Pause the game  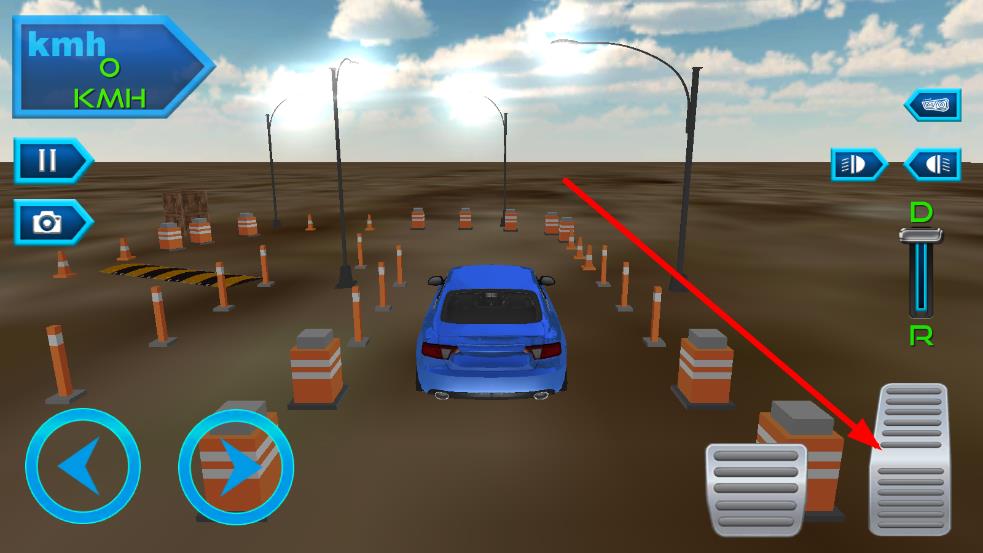tap(50, 160)
